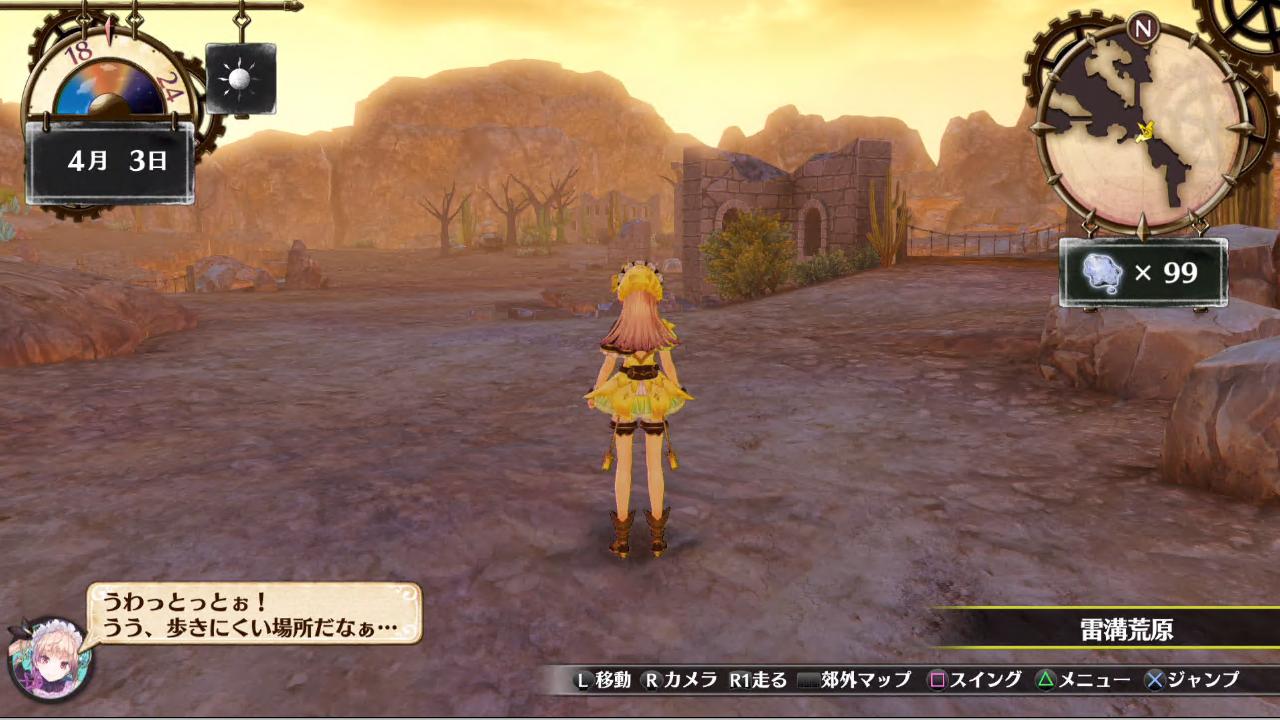Select the ore item counter panel
The image size is (1280, 720).
[1142, 272]
